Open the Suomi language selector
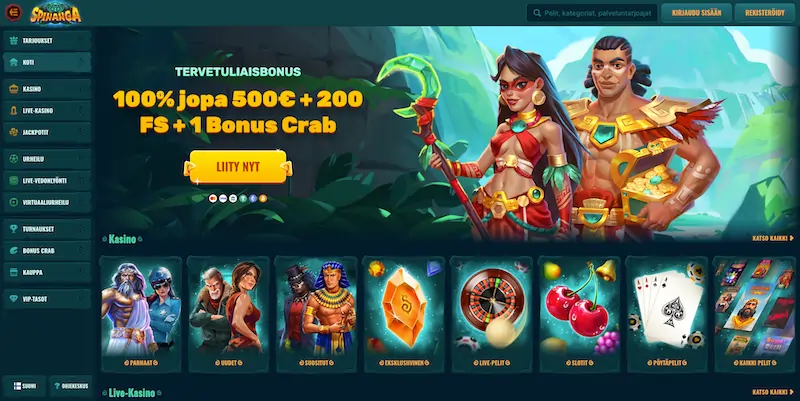Screen dimensions: 800x401 pyautogui.click(x=25, y=385)
